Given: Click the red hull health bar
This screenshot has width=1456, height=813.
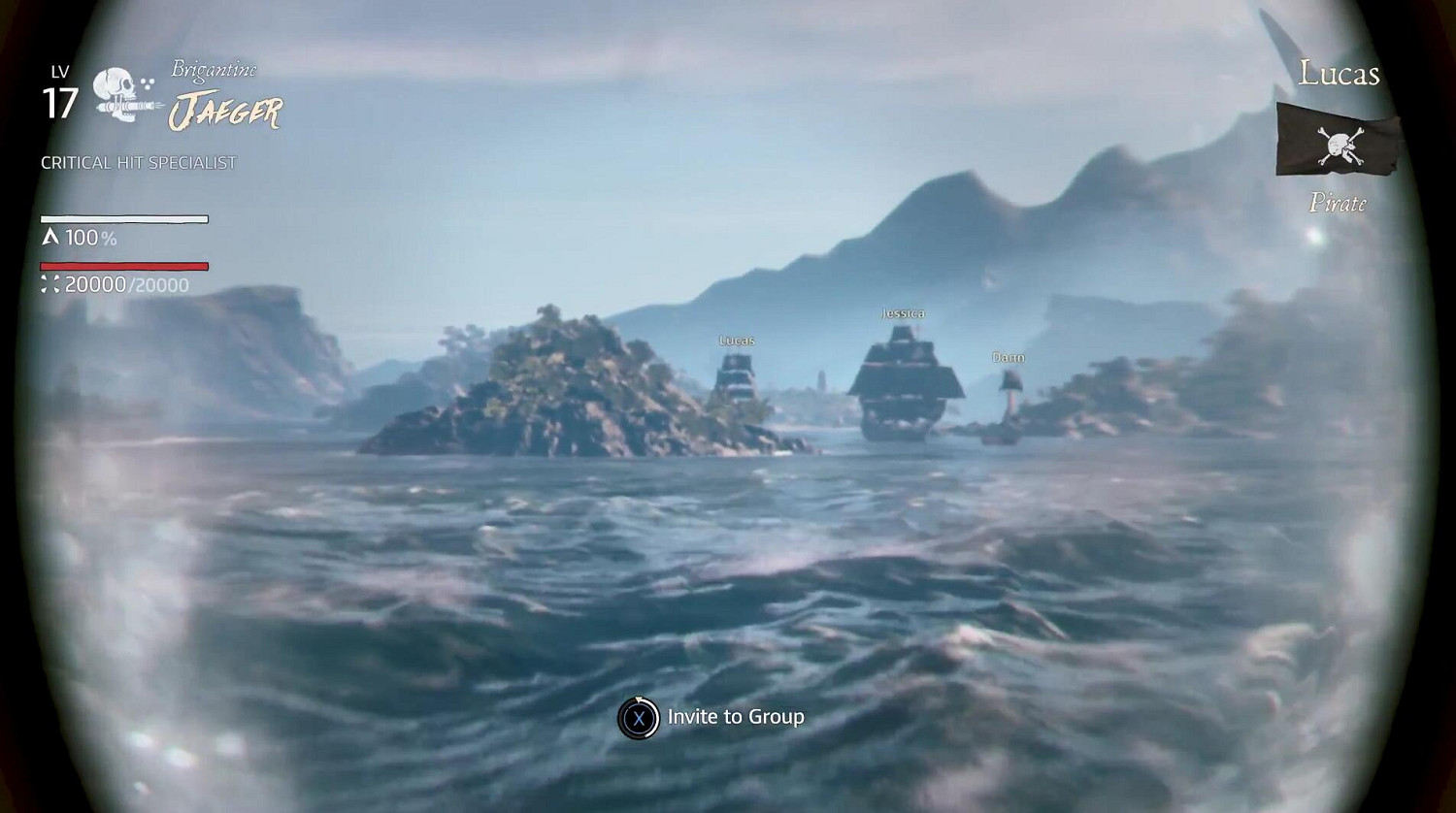Looking at the screenshot, I should tap(123, 264).
